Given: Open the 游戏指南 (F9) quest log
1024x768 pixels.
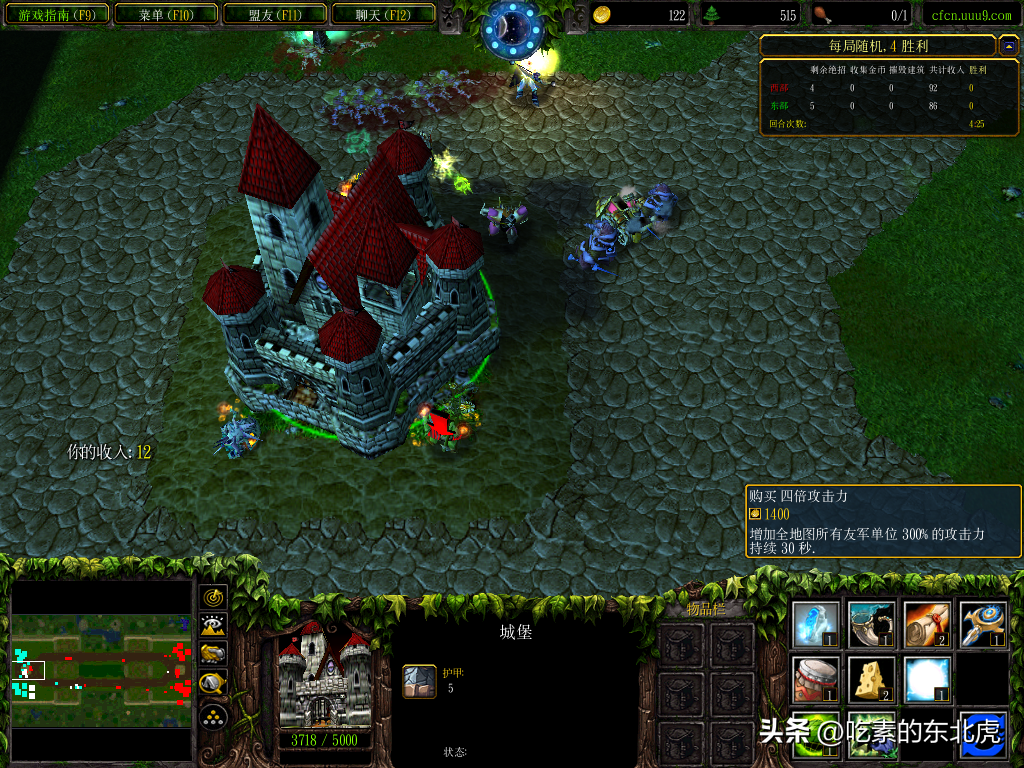Looking at the screenshot, I should pos(57,15).
